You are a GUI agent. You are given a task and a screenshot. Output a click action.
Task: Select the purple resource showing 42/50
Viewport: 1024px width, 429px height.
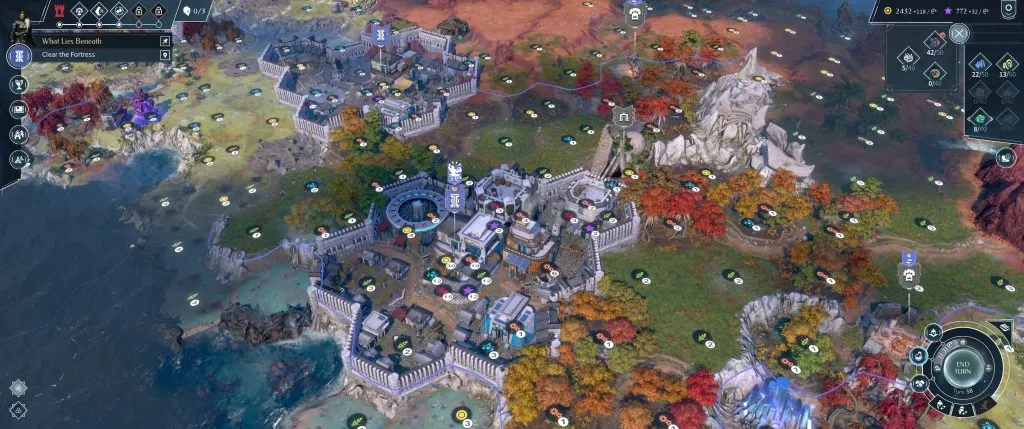pyautogui.click(x=936, y=40)
